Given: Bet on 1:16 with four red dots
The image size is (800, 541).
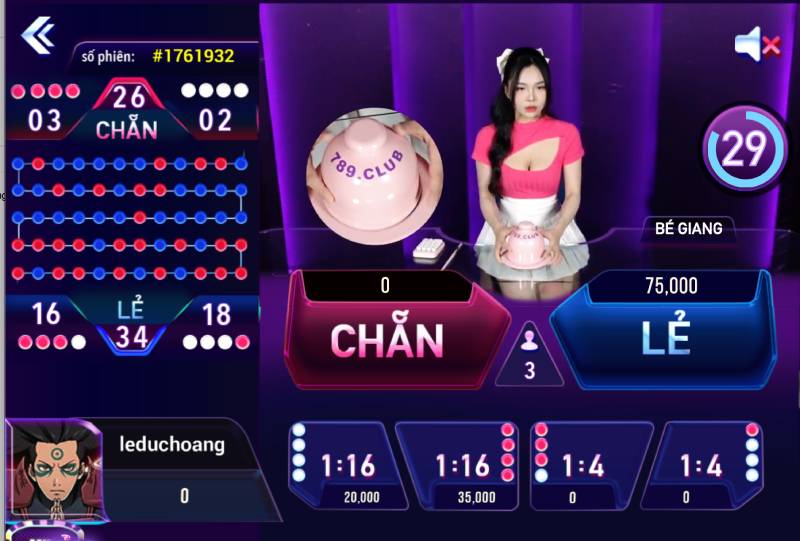Looking at the screenshot, I should (x=462, y=465).
